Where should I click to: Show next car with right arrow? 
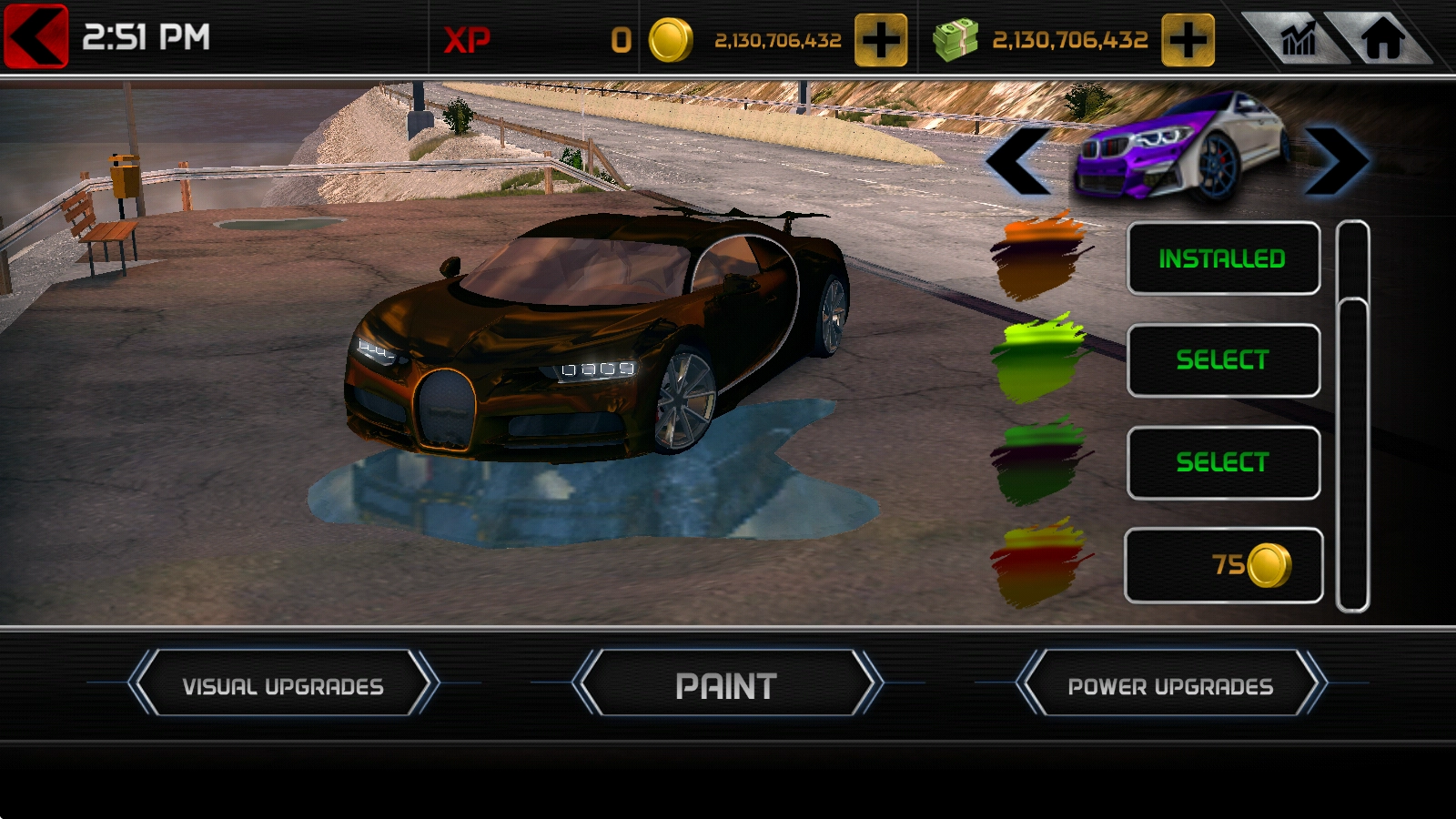point(1336,161)
